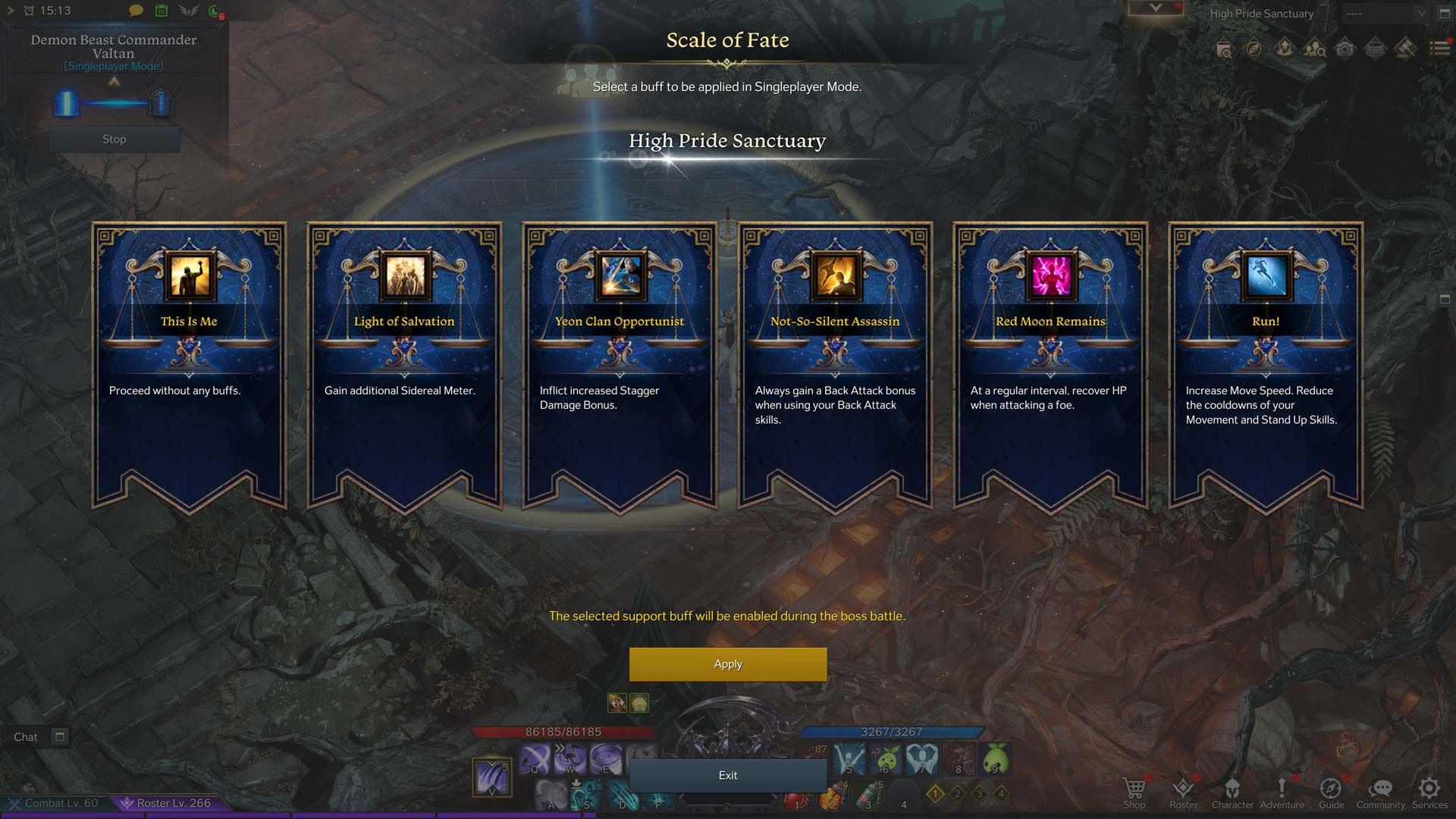Expand extra skills with the double-arrow on hotbar
This screenshot has width=1456, height=819.
pos(559,748)
